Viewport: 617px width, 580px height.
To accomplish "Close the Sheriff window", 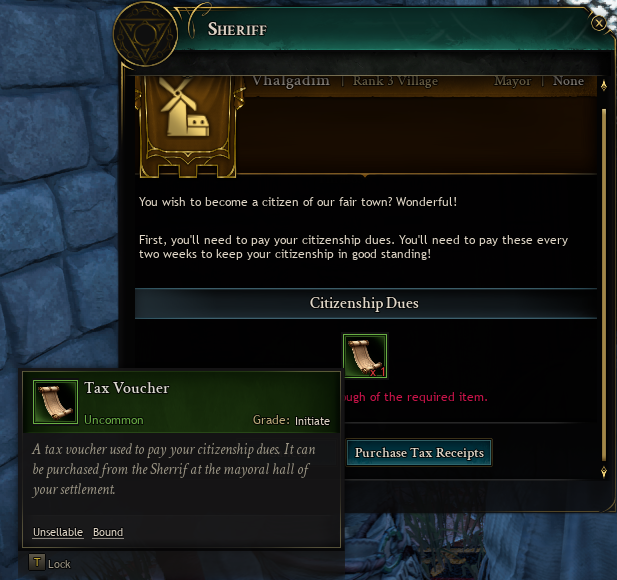I will coord(599,22).
